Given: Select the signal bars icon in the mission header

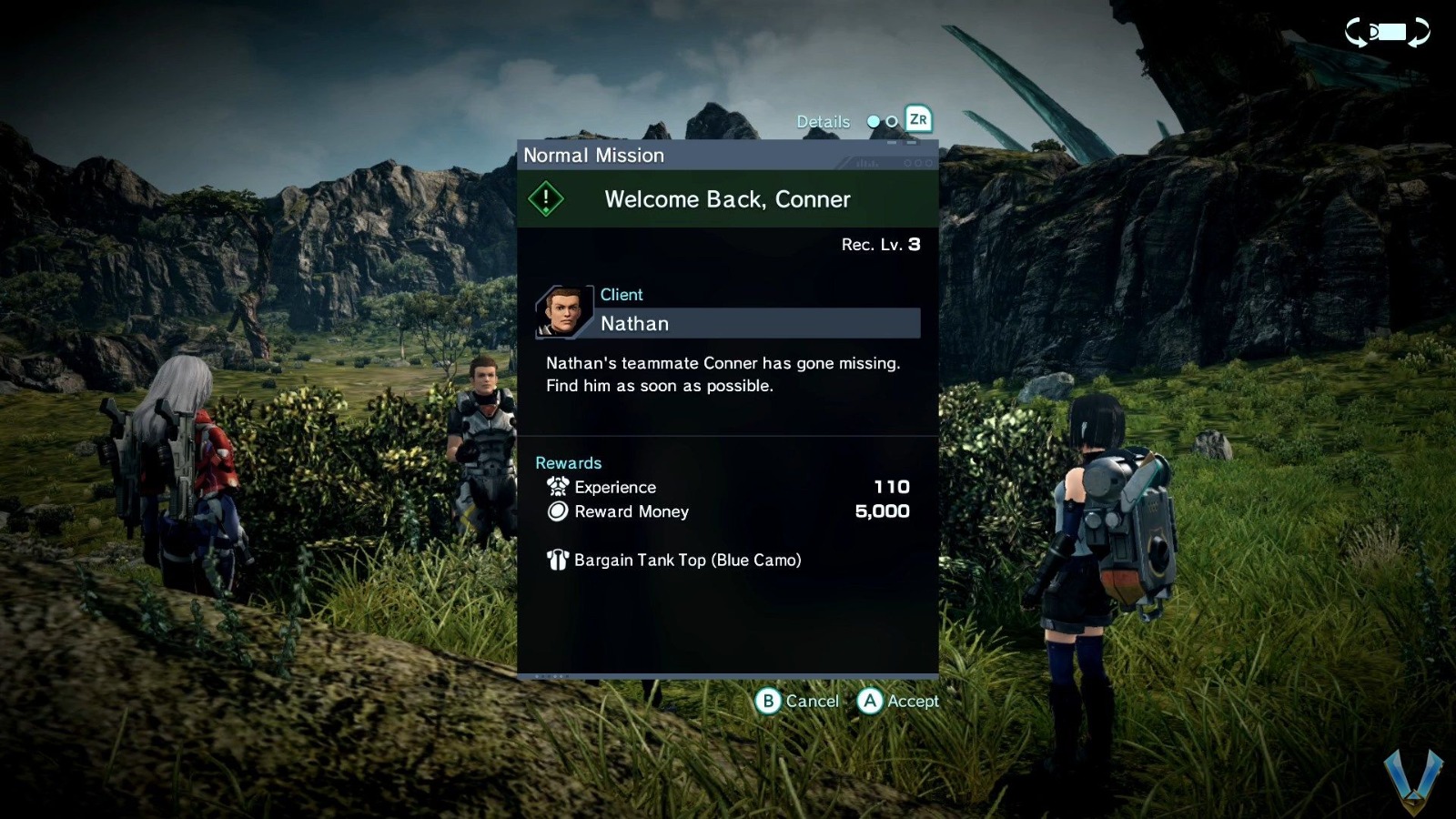Looking at the screenshot, I should (866, 164).
